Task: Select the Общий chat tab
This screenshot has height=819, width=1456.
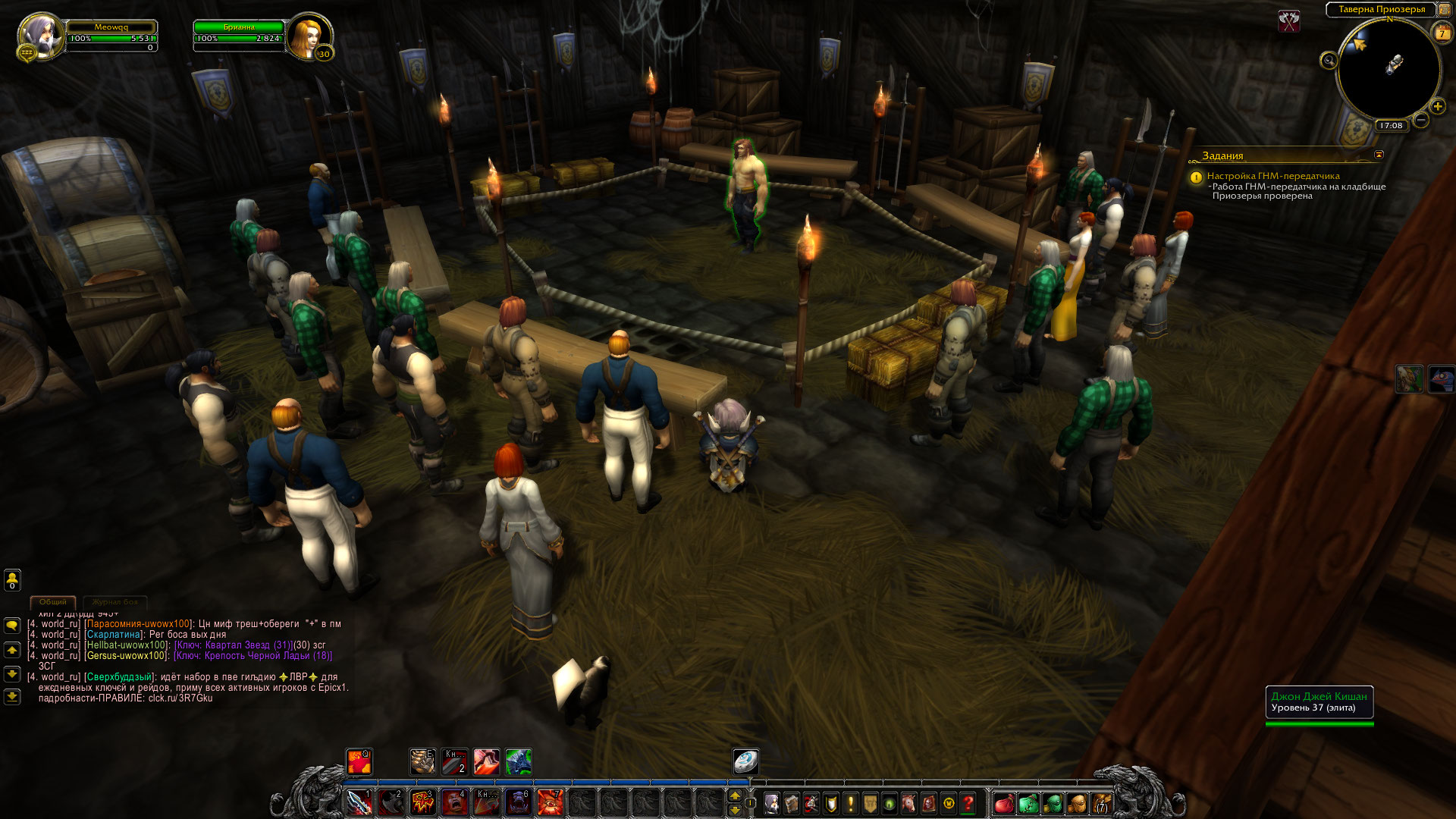Action: [53, 602]
